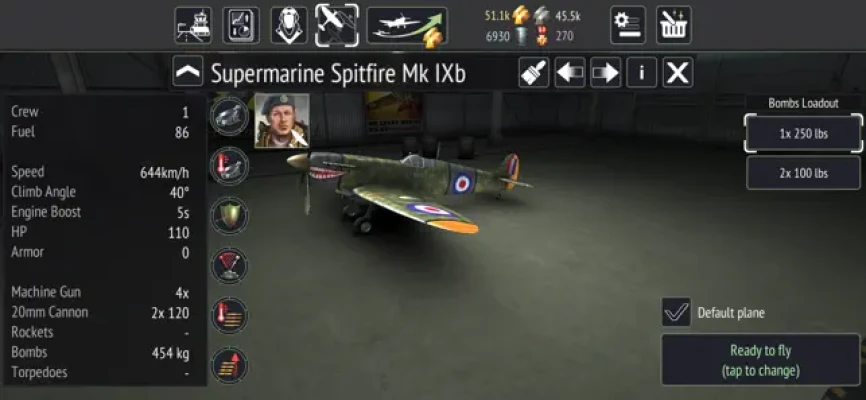This screenshot has height=400, width=866.
Task: Open the control tower base menu
Action: pyautogui.click(x=192, y=25)
